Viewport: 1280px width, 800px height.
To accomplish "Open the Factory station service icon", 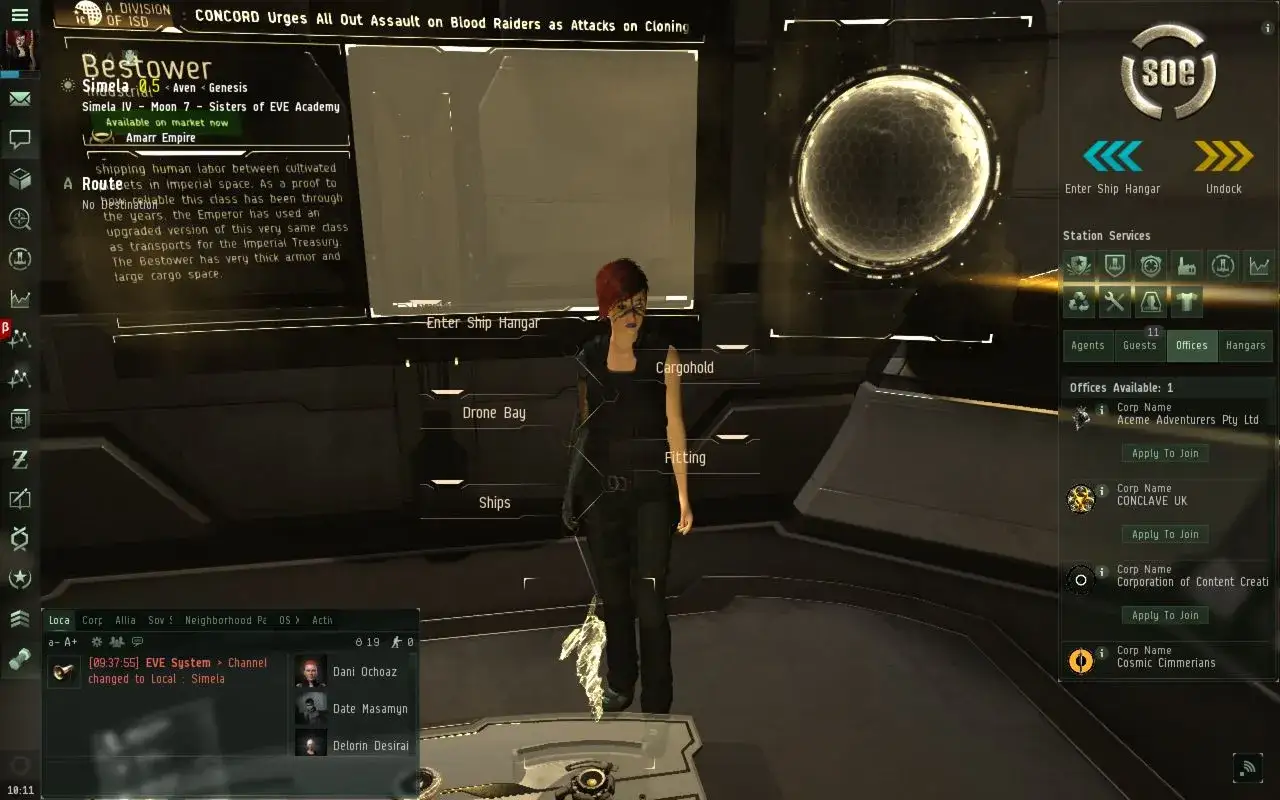I will click(1187, 265).
